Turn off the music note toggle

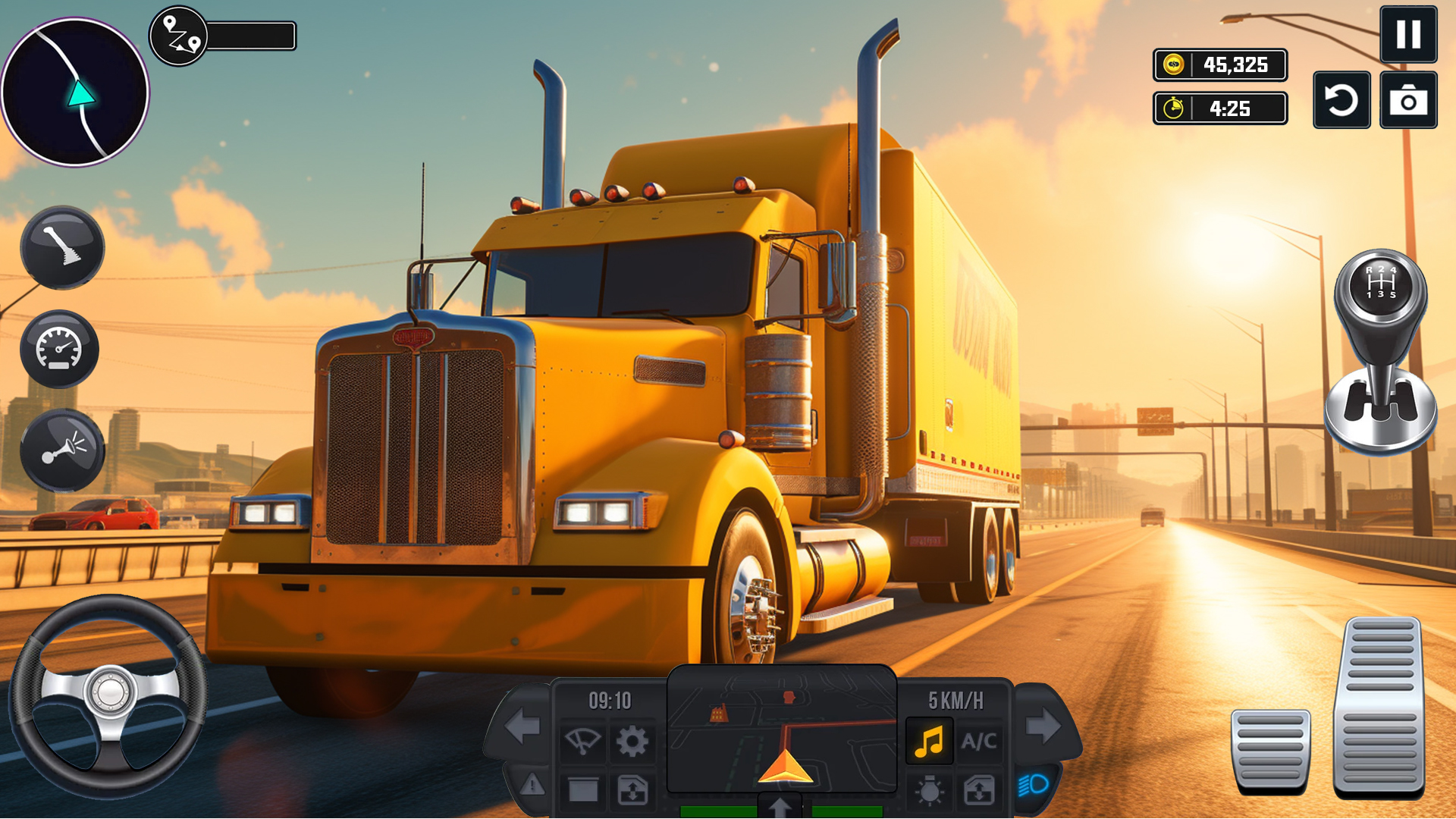(929, 740)
